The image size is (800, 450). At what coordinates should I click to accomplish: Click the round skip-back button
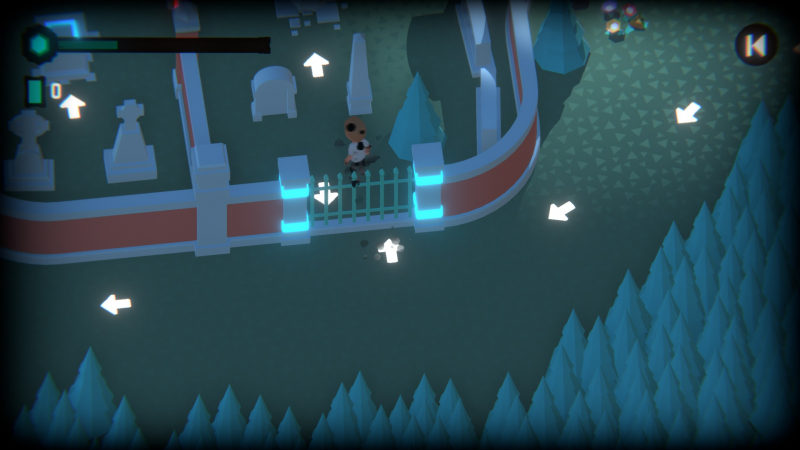(756, 45)
